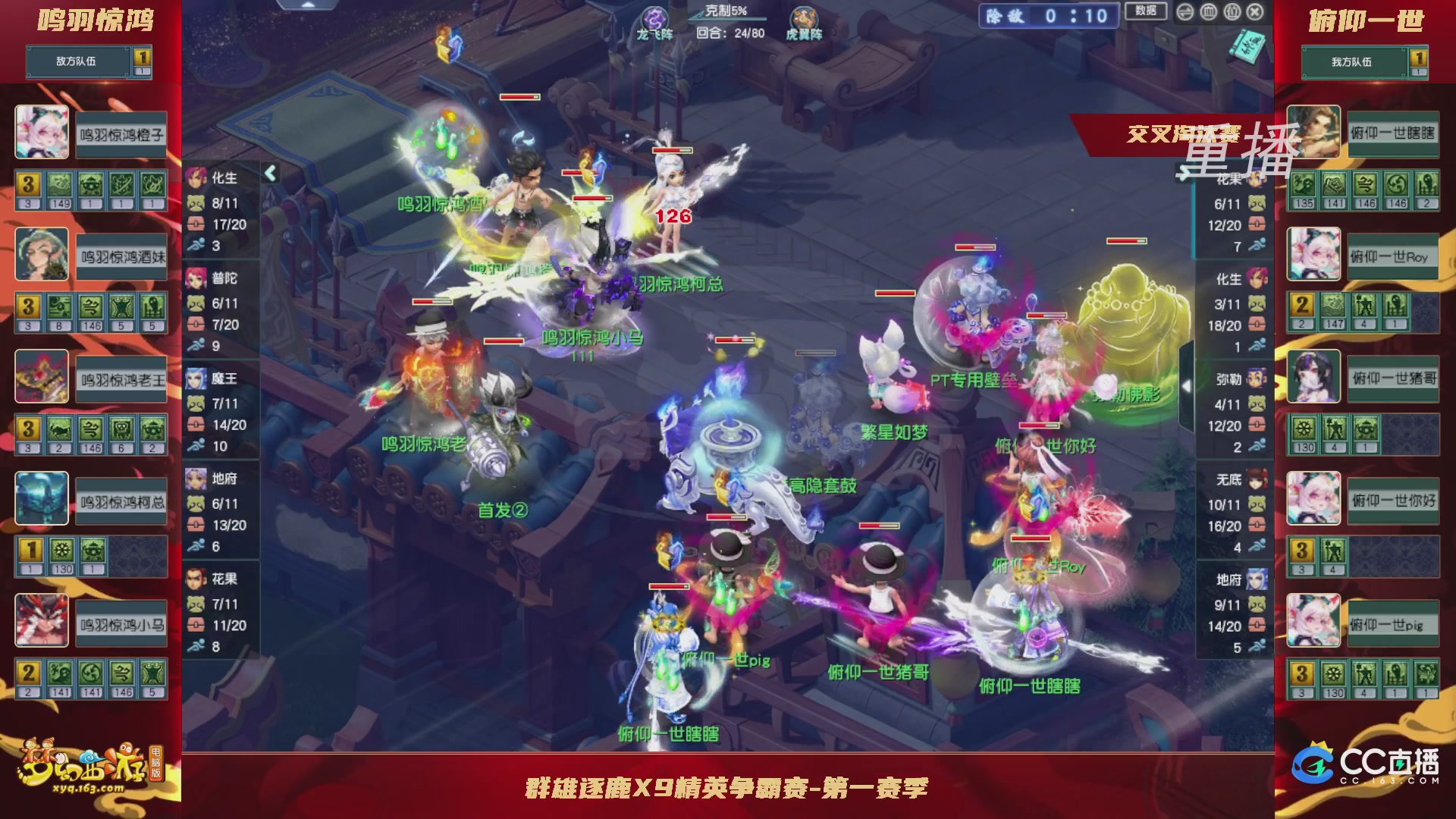The image size is (1456, 819).
Task: Collapse the left battle stats panel with its chevron
Action: [269, 172]
